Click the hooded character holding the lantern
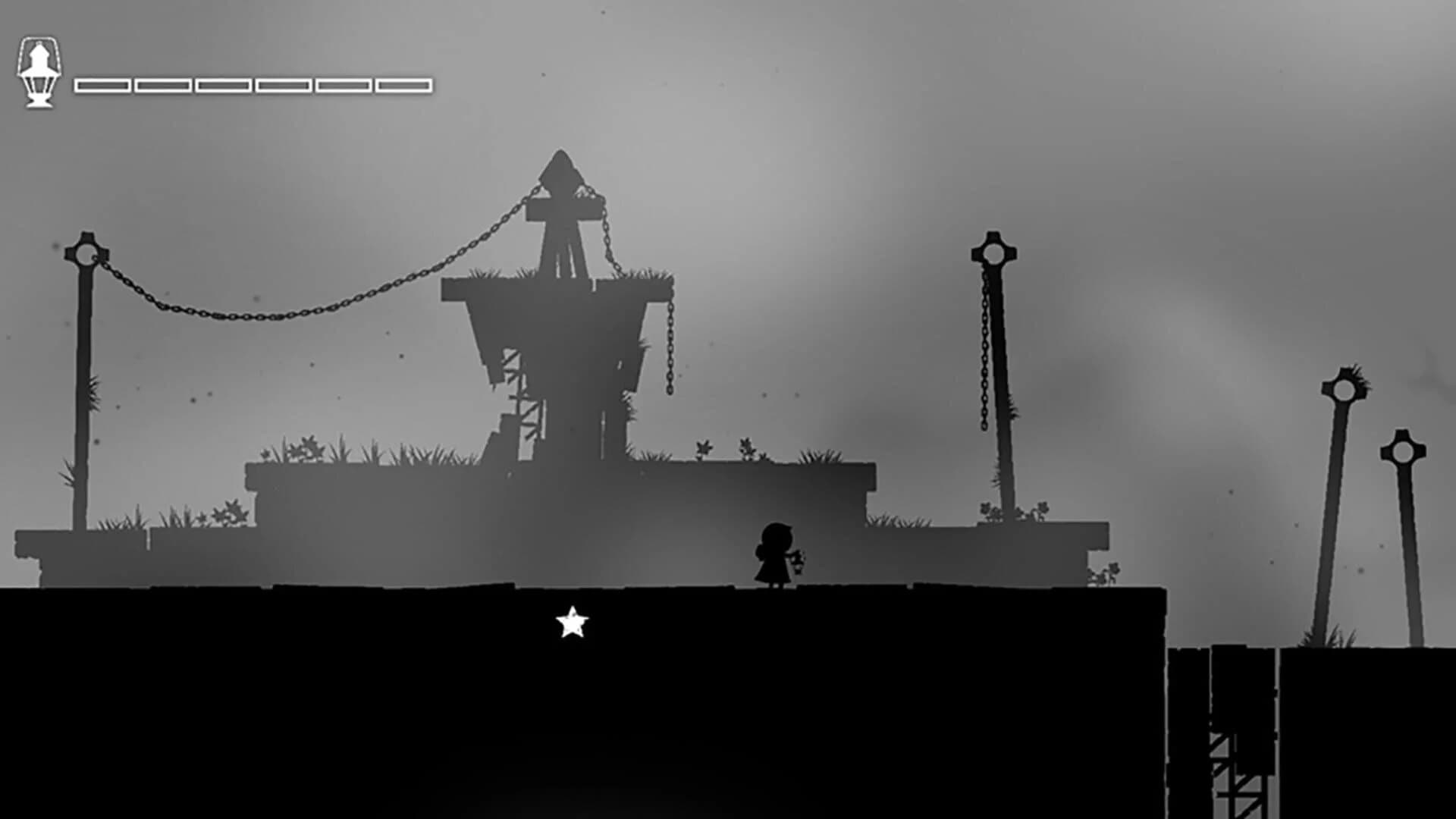 775,551
